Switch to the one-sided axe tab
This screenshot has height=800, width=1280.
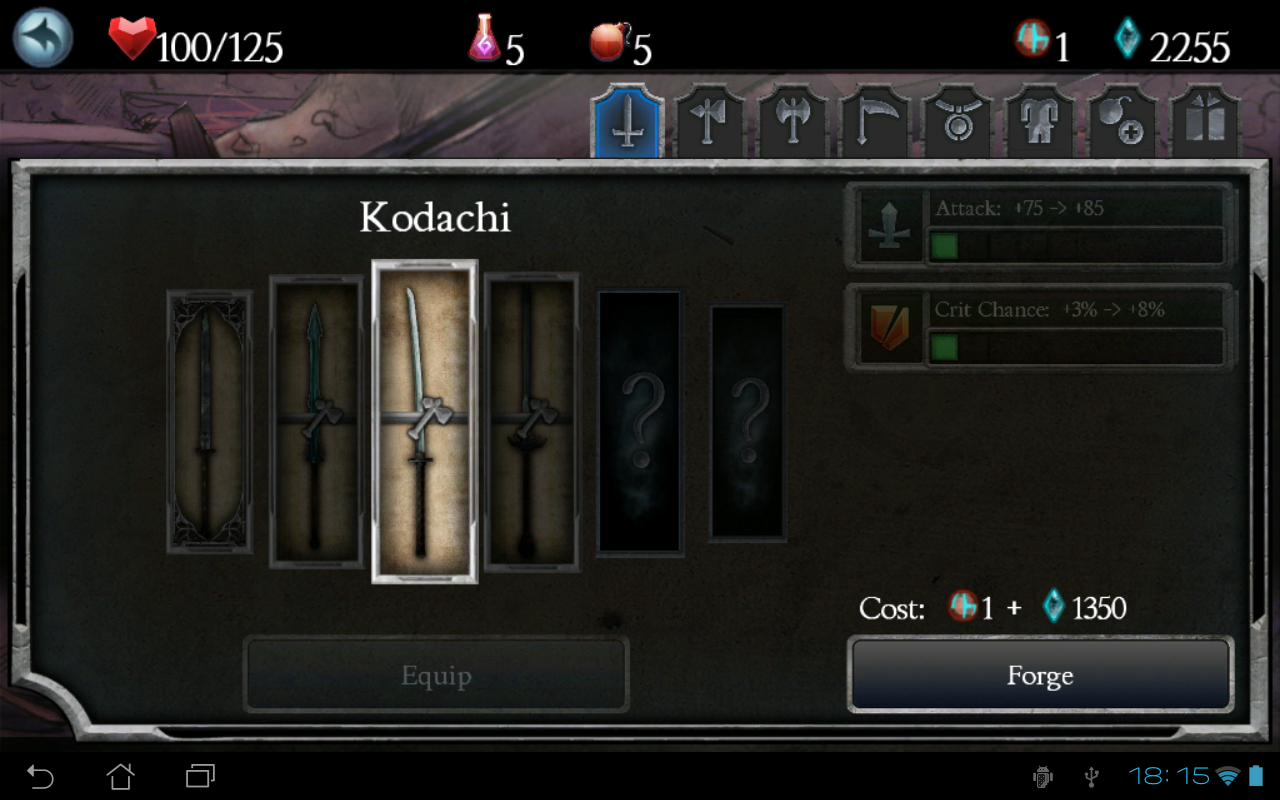click(710, 124)
